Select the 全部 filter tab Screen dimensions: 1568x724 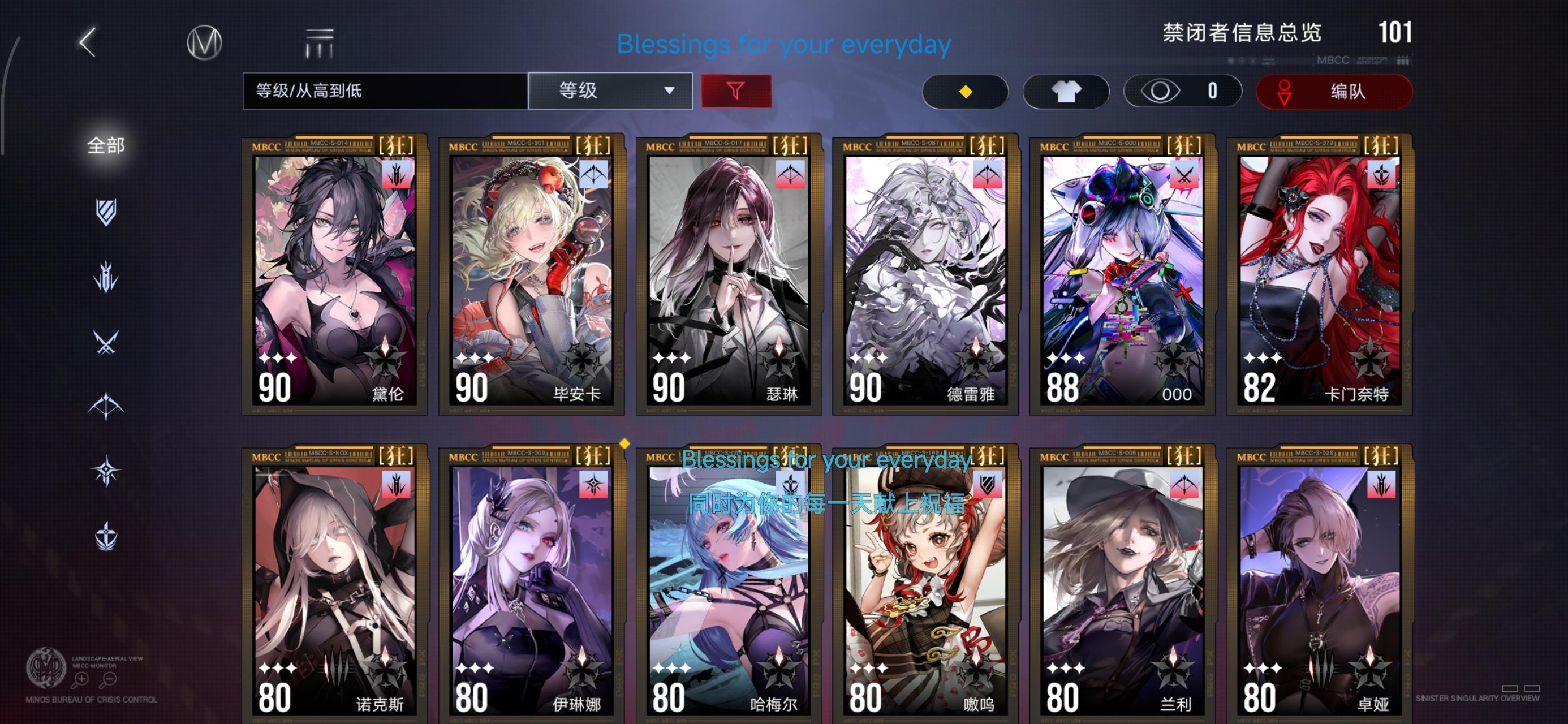(106, 146)
